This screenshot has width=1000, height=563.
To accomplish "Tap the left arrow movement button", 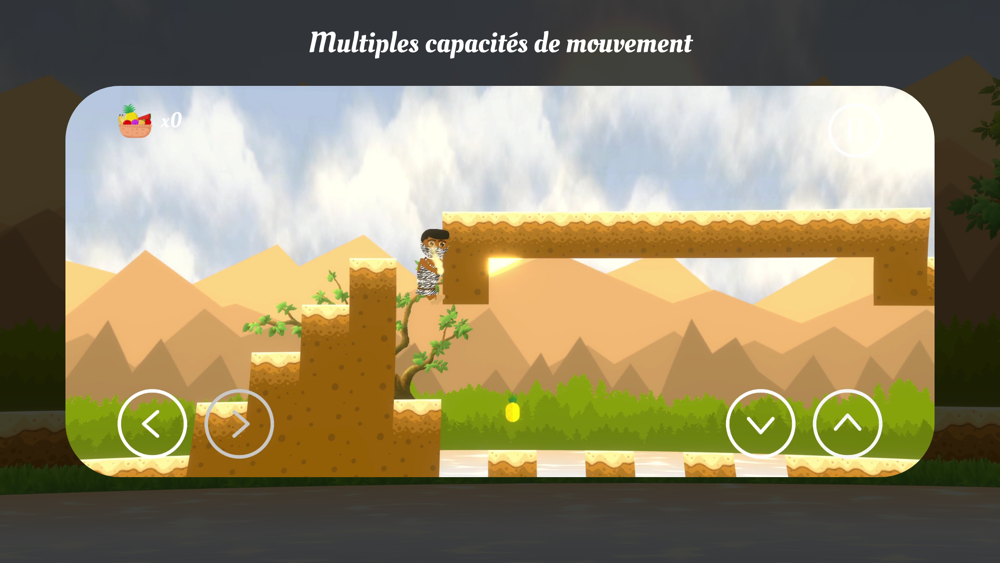I will coord(152,424).
